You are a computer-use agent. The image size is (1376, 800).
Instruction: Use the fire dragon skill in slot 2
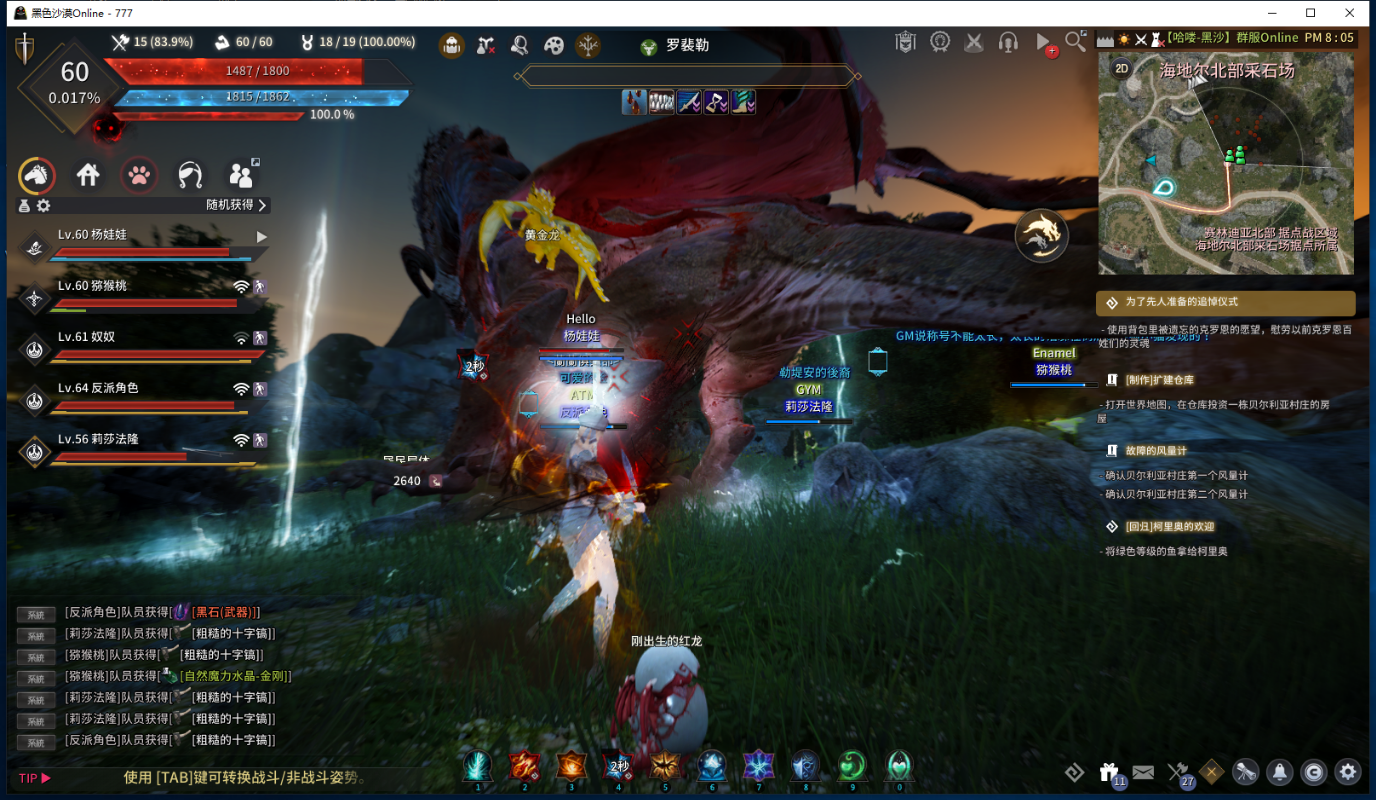[524, 766]
